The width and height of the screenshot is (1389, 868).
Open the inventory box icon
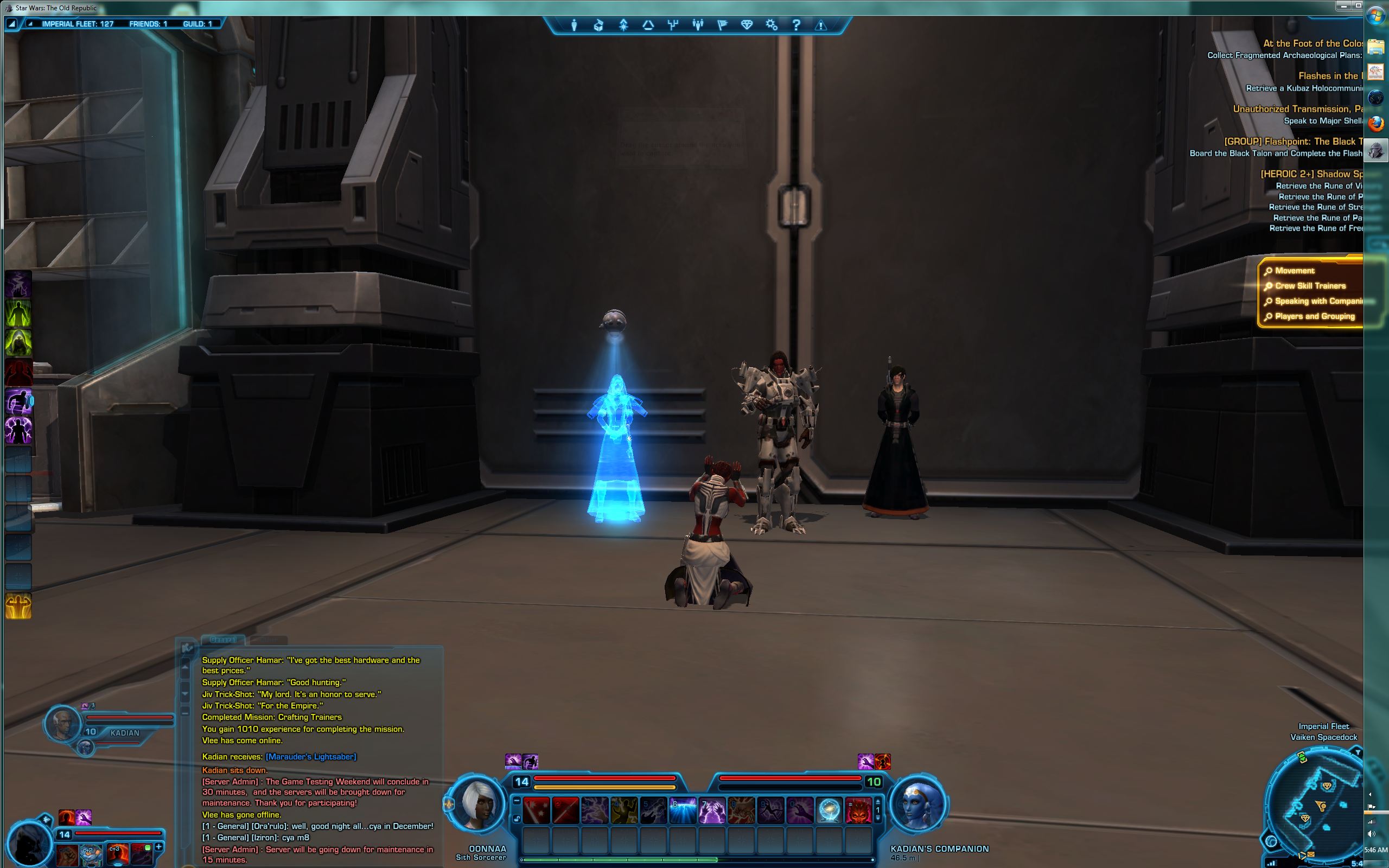point(598,25)
